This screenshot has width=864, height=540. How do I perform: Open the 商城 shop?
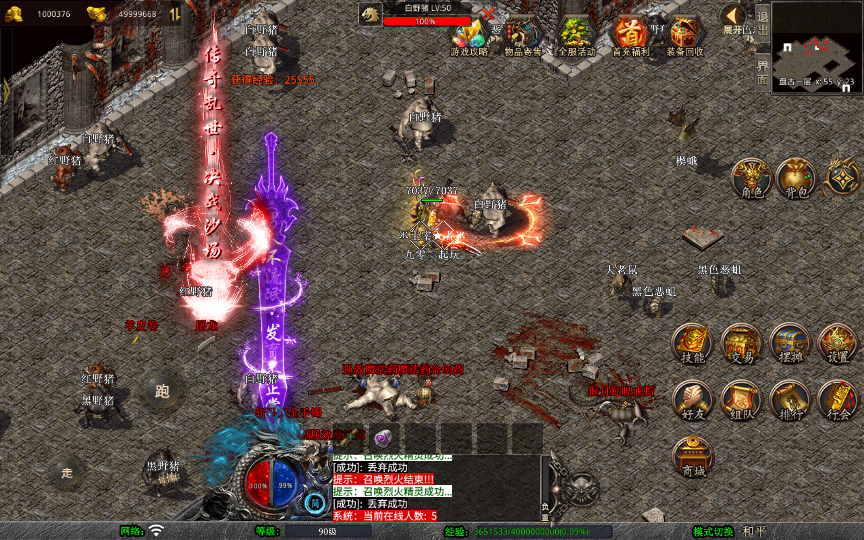(x=692, y=457)
